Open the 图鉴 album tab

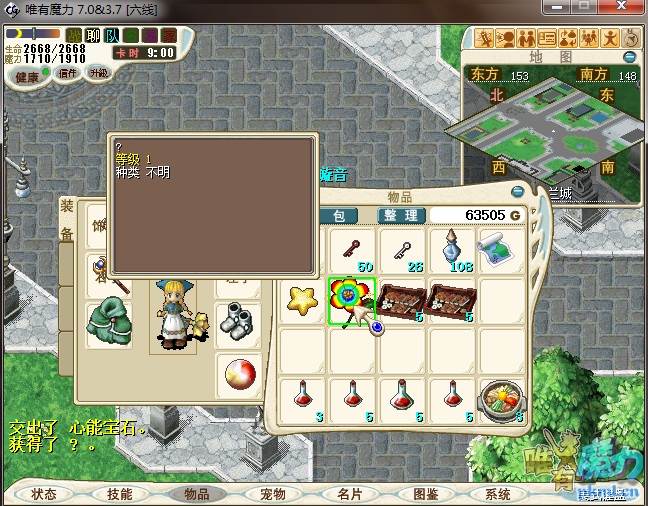pyautogui.click(x=425, y=494)
